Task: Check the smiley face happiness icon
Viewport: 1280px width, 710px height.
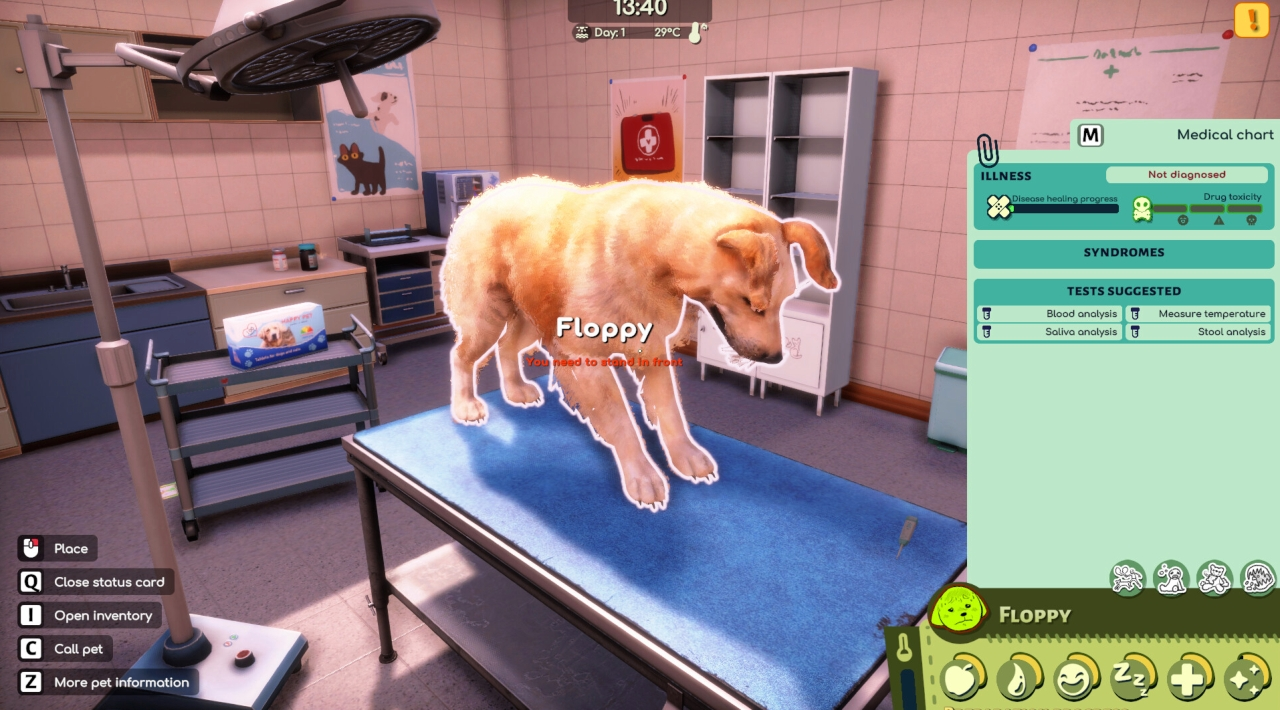Action: [x=1076, y=680]
